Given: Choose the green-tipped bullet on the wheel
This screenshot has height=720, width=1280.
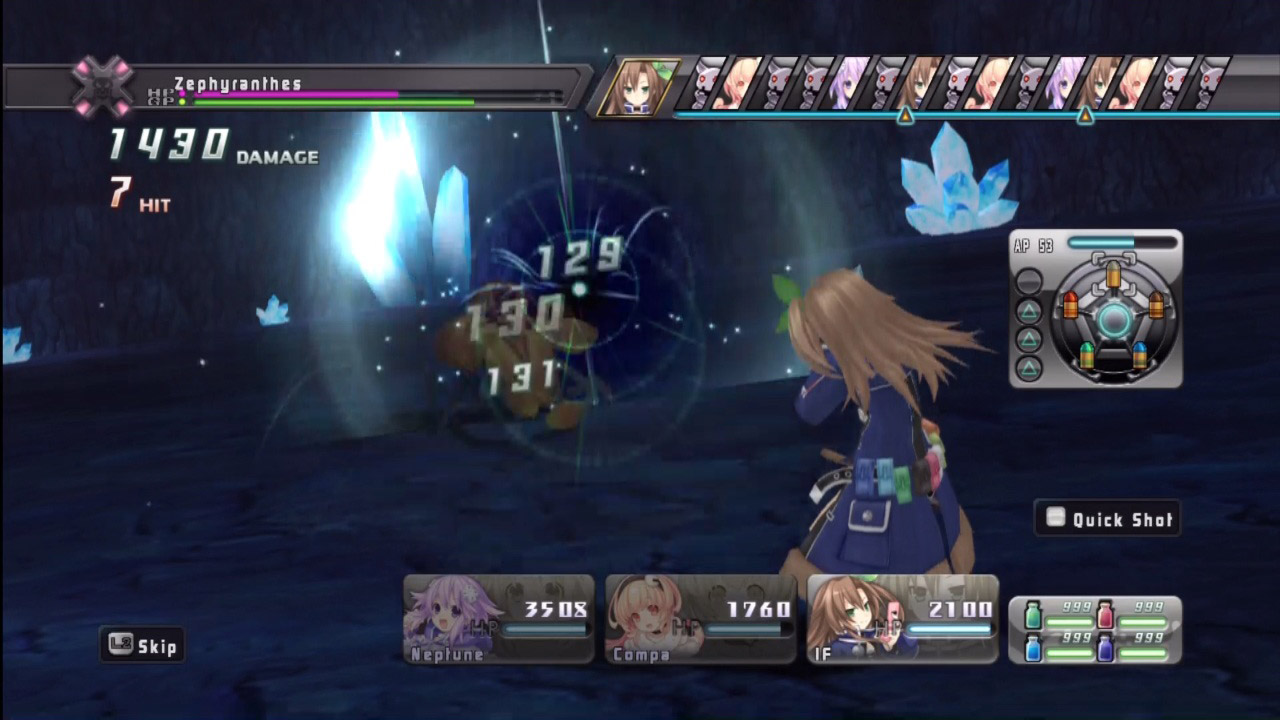Looking at the screenshot, I should [1088, 354].
